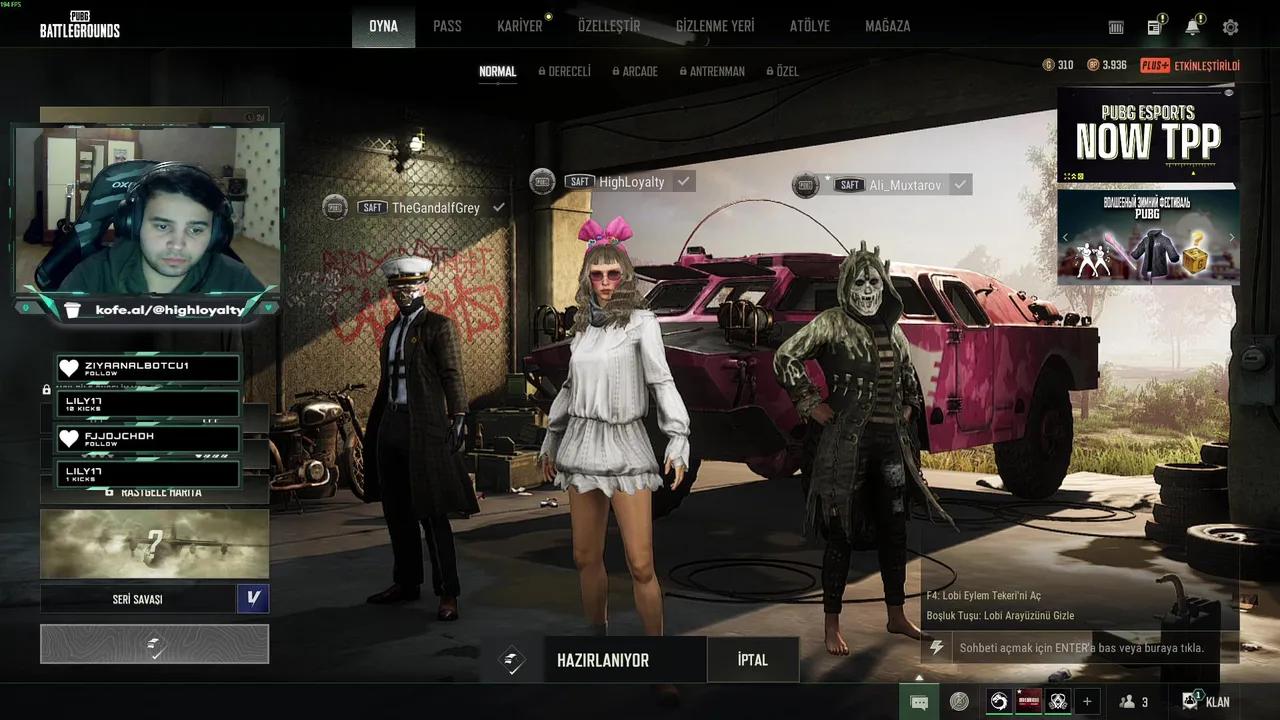The image size is (1280, 720).
Task: Open the PUBG Esports NOW TPP banner
Action: (x=1147, y=137)
